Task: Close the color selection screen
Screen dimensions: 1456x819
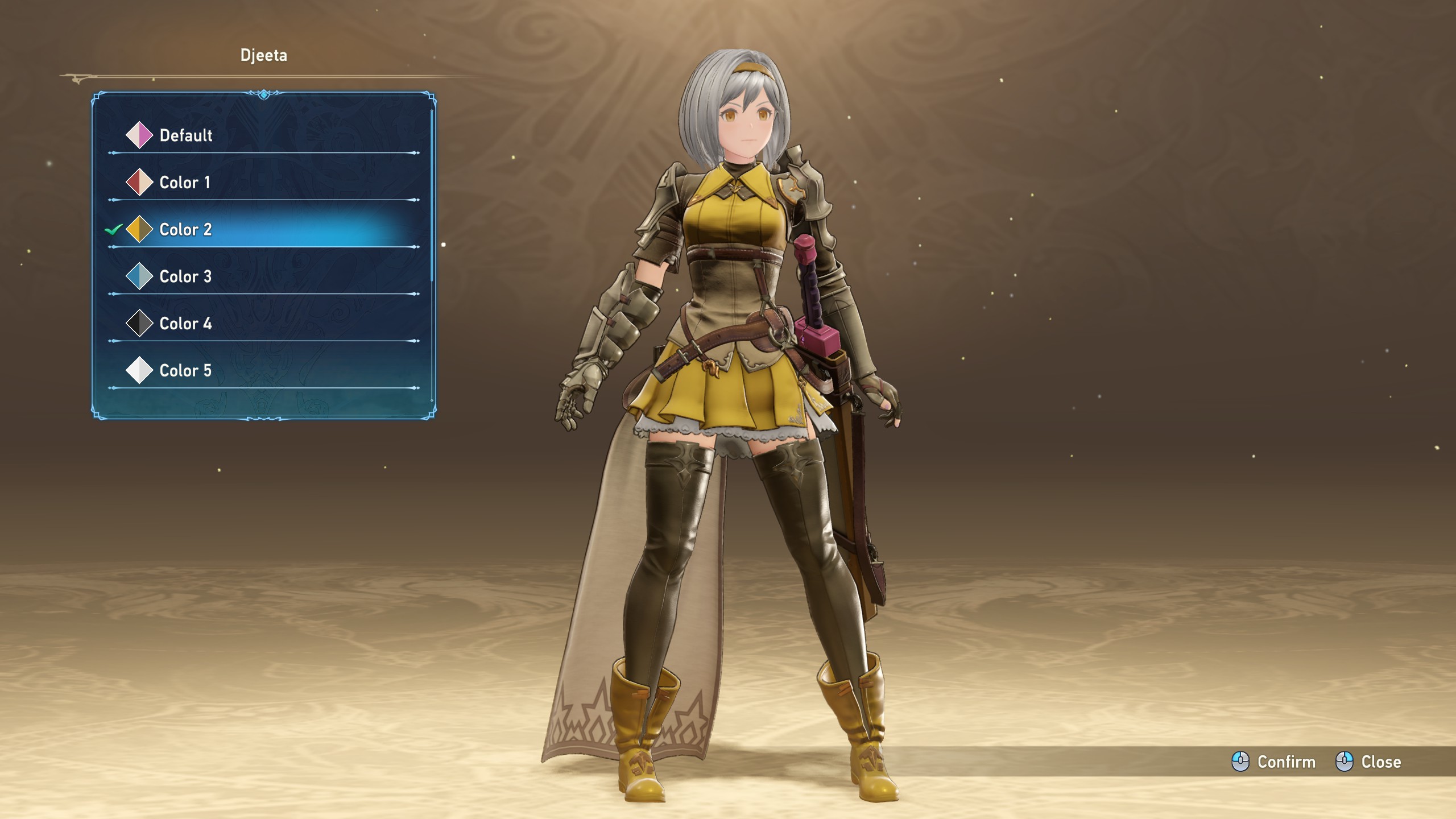Action: coord(1368,762)
